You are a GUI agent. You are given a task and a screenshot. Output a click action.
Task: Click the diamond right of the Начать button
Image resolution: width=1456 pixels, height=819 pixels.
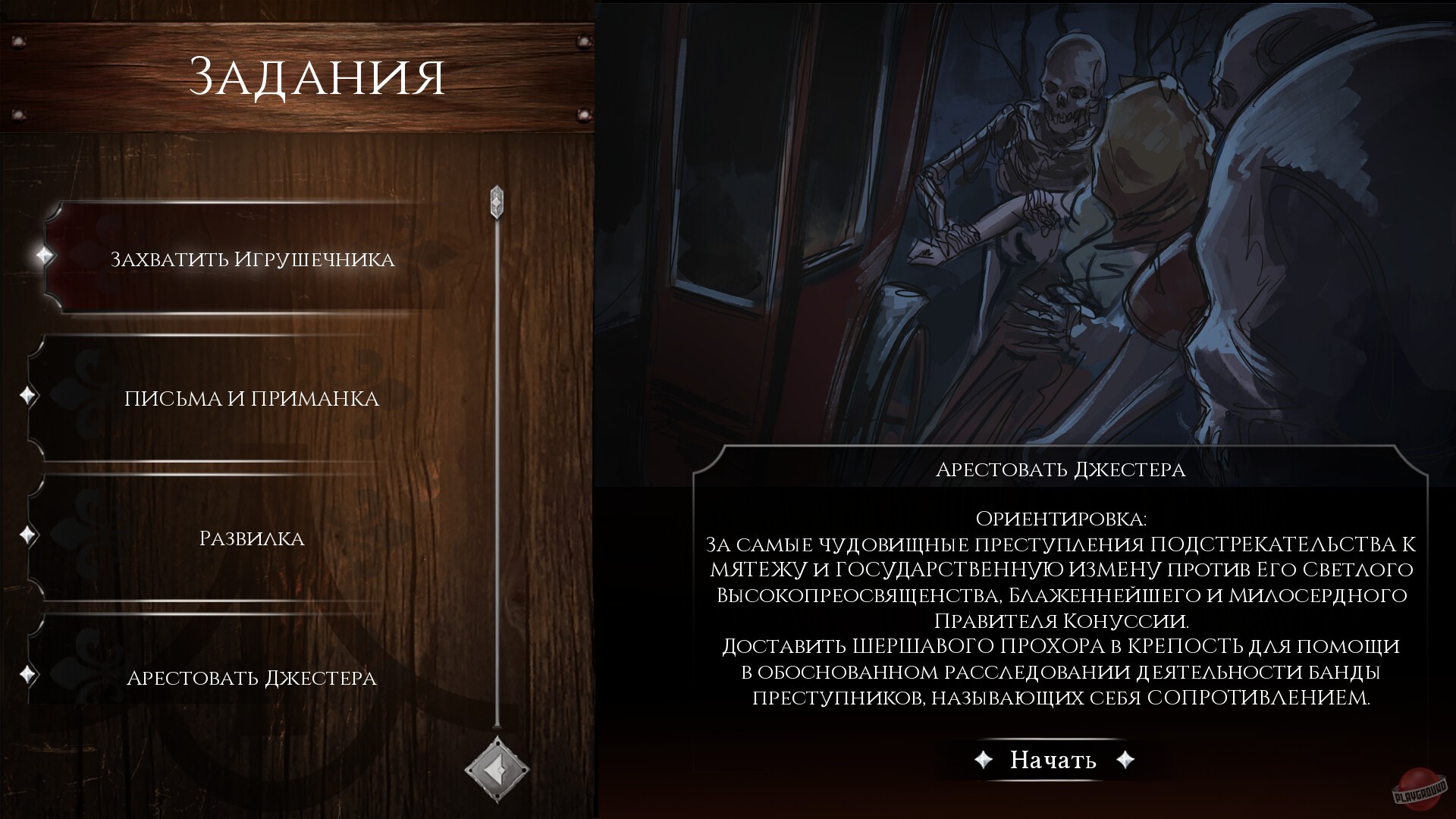[1126, 759]
